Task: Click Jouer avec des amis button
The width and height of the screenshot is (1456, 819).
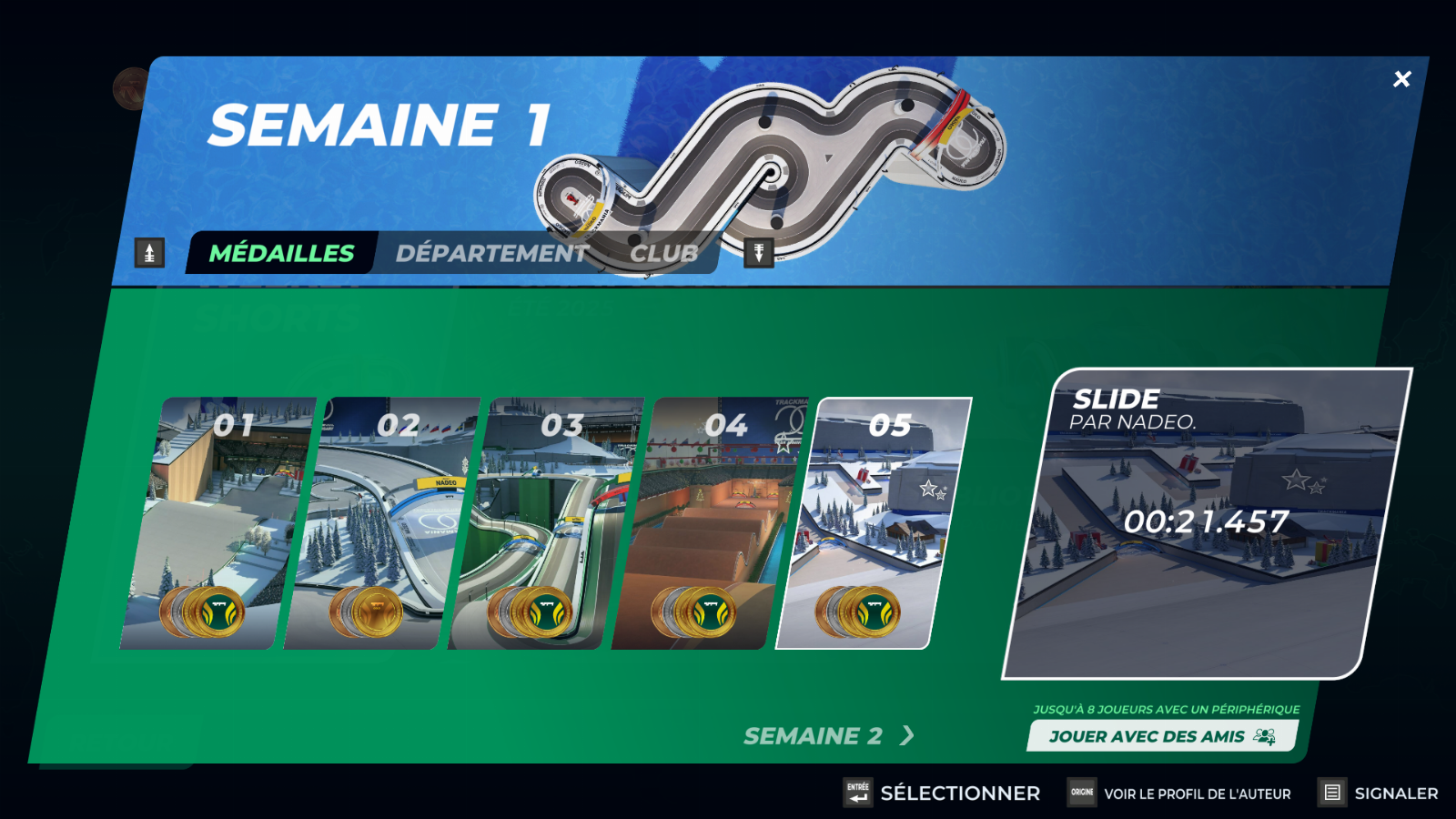Action: pos(1161,736)
